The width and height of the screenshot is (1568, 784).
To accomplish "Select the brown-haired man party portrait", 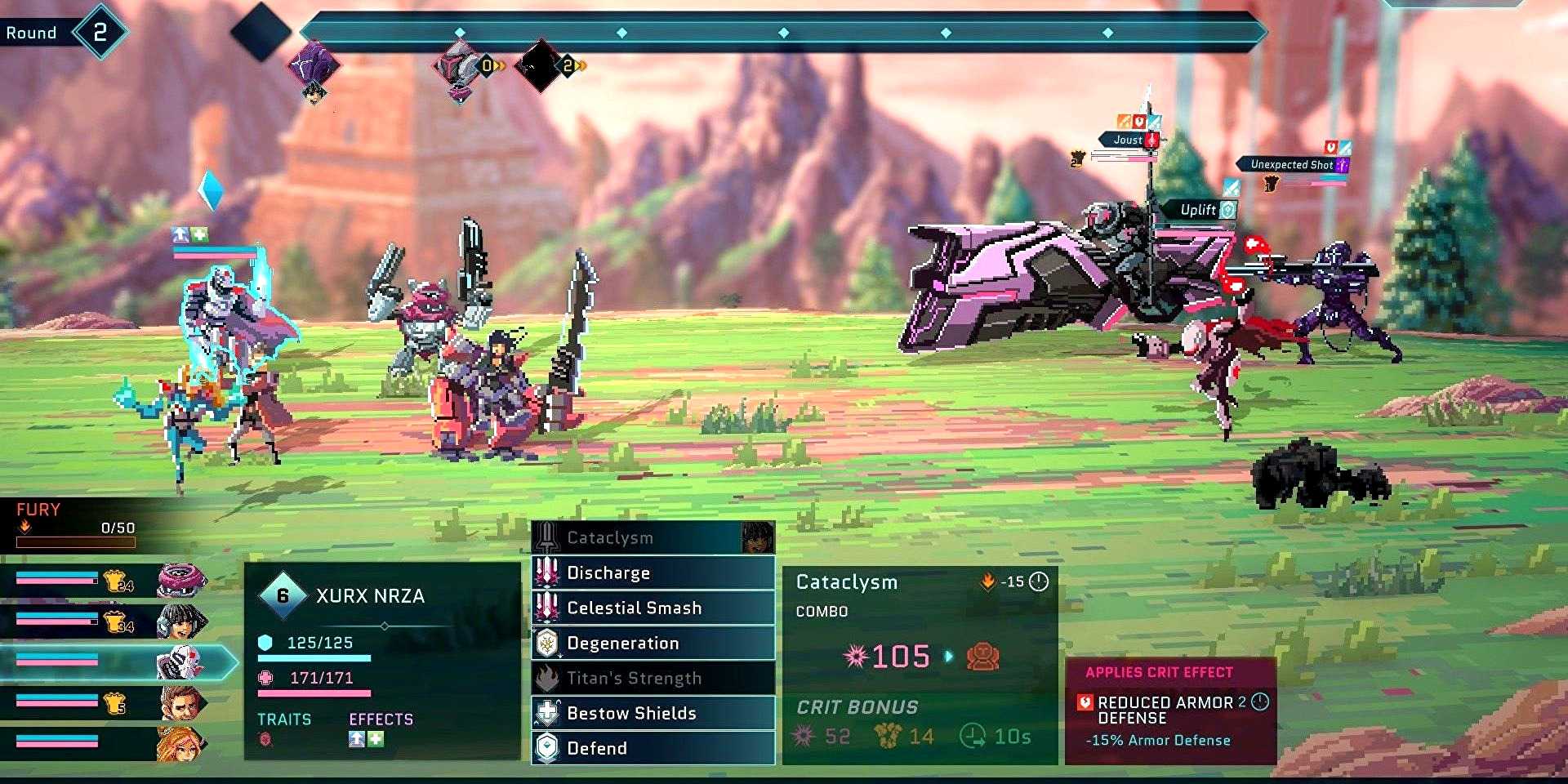I will pyautogui.click(x=180, y=702).
